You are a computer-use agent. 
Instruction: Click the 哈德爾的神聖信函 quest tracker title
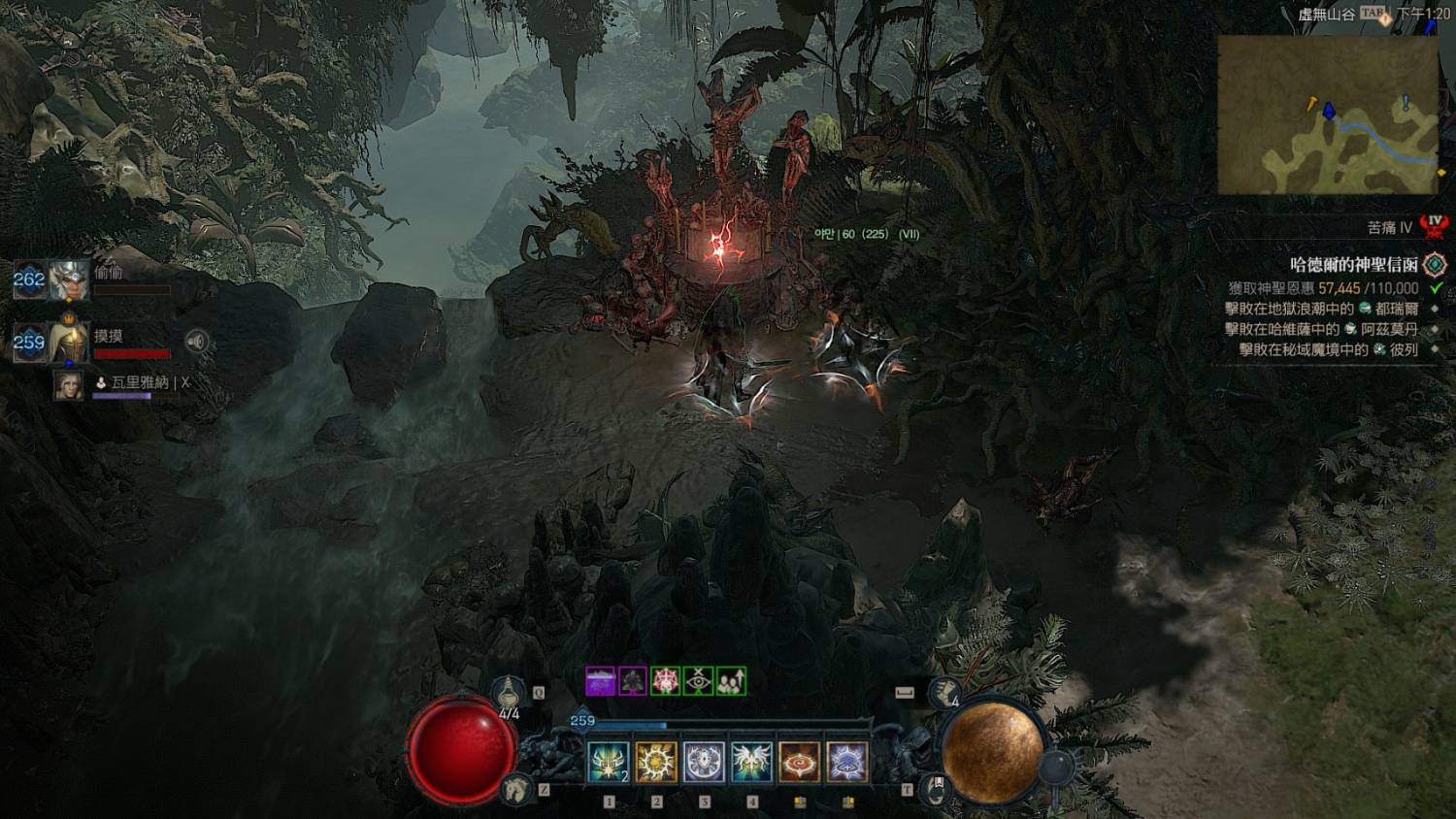1353,265
